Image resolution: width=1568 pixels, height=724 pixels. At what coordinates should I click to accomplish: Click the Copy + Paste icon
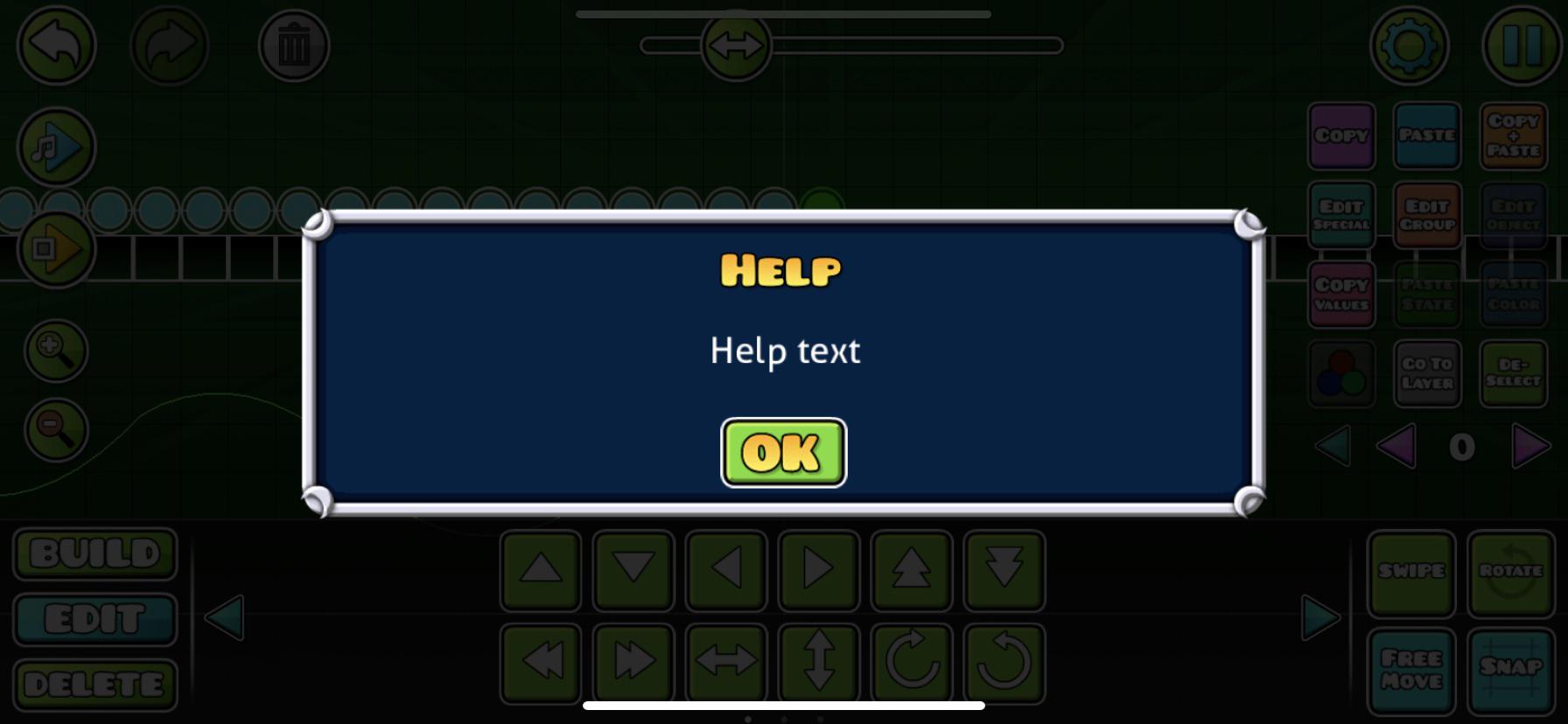[x=1513, y=136]
